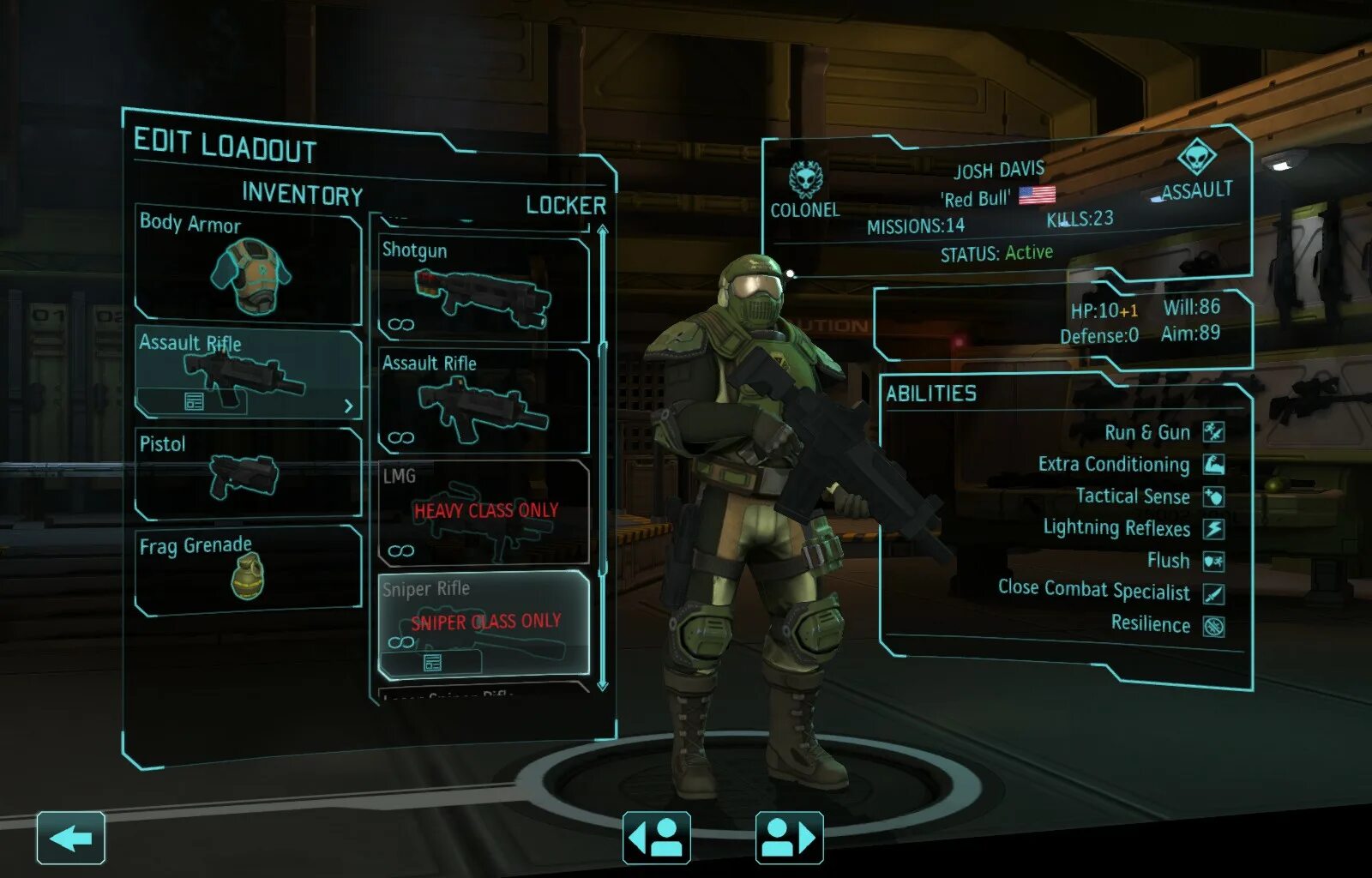Switch to the previous soldier
The image size is (1372, 878).
point(657,838)
